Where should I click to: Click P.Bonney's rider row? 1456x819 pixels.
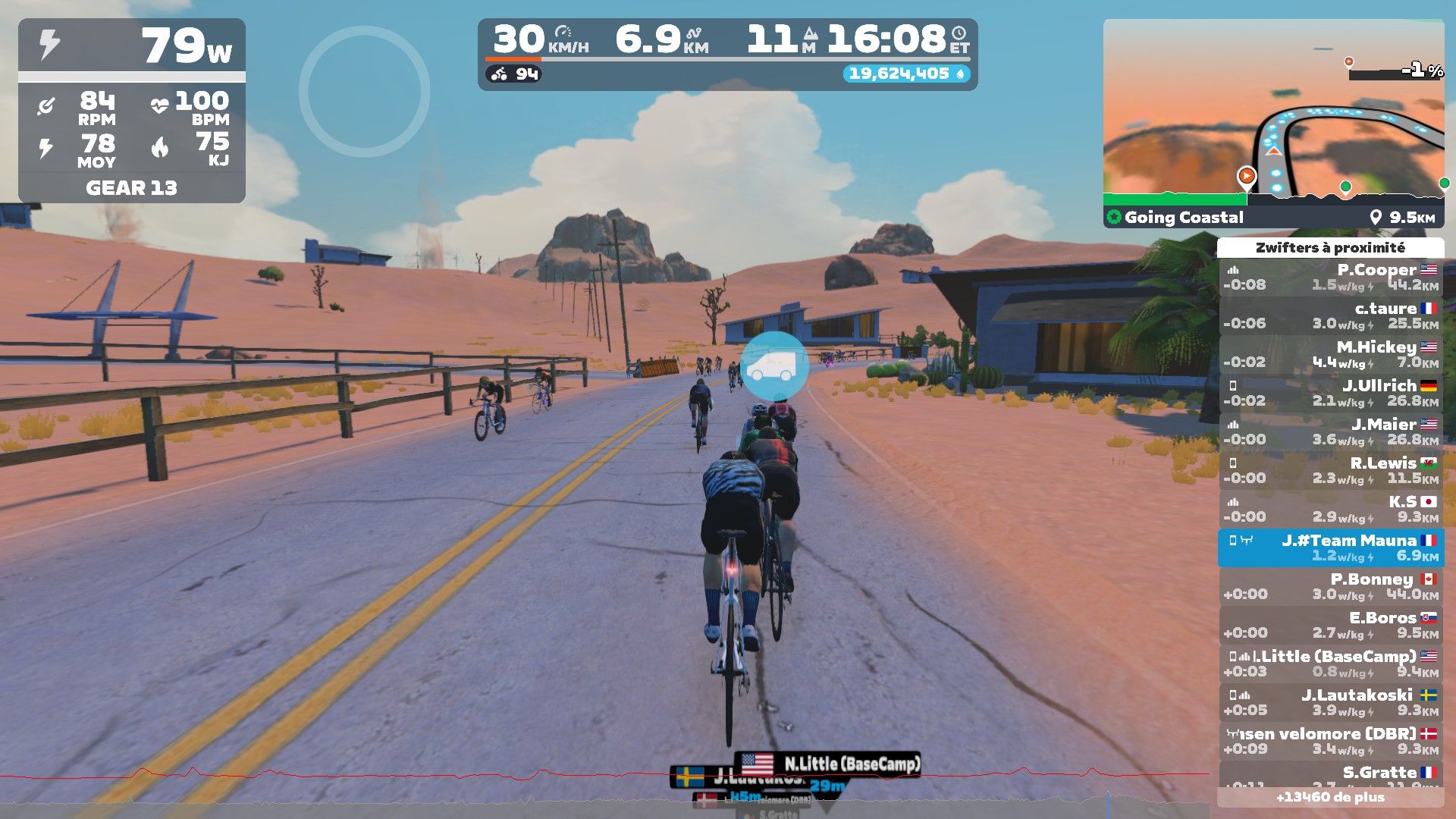click(1331, 587)
